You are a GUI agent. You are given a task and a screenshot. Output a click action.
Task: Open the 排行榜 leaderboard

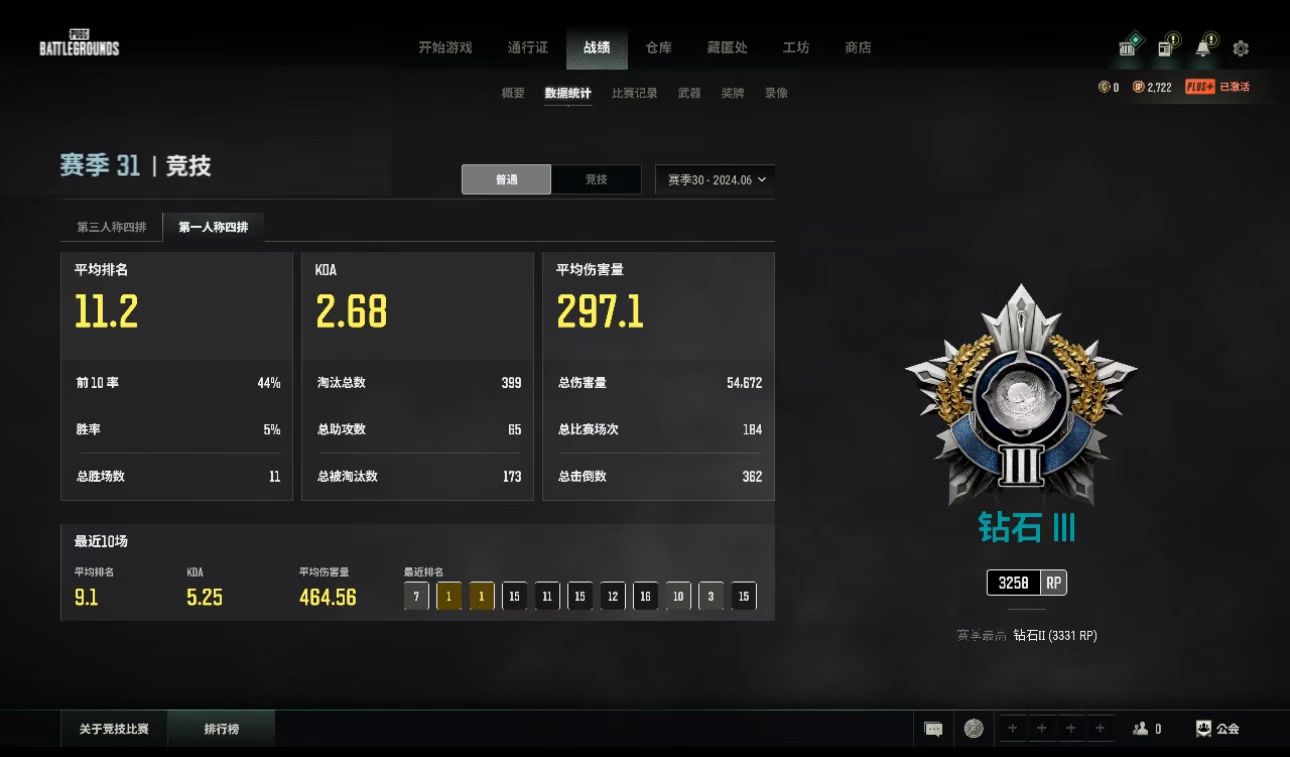222,729
